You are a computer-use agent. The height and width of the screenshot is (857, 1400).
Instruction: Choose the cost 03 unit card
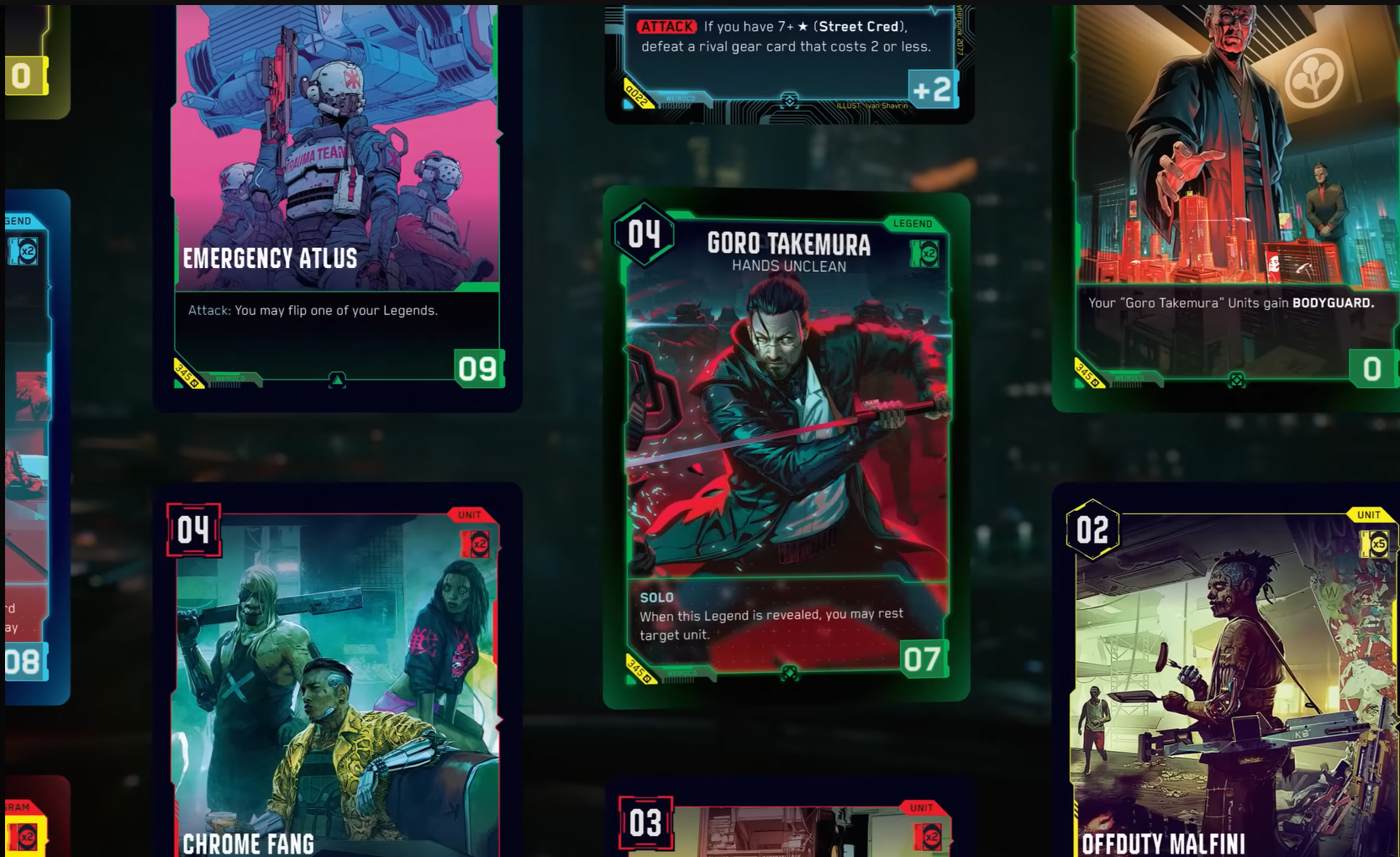[x=786, y=828]
